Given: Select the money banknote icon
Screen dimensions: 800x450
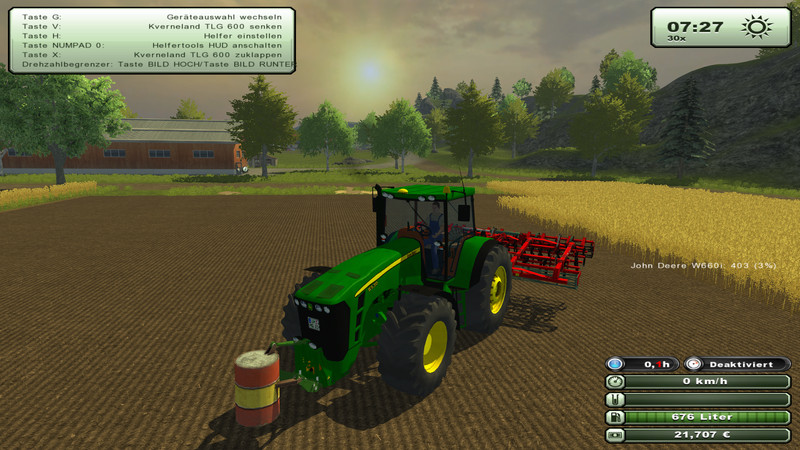Looking at the screenshot, I should pos(616,435).
